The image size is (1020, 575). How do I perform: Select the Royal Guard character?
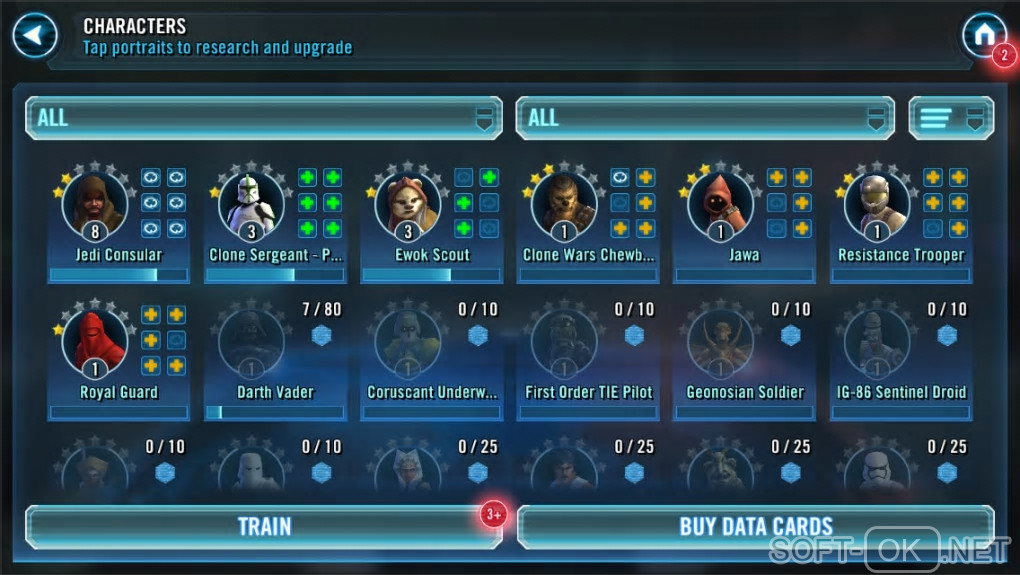[x=95, y=343]
